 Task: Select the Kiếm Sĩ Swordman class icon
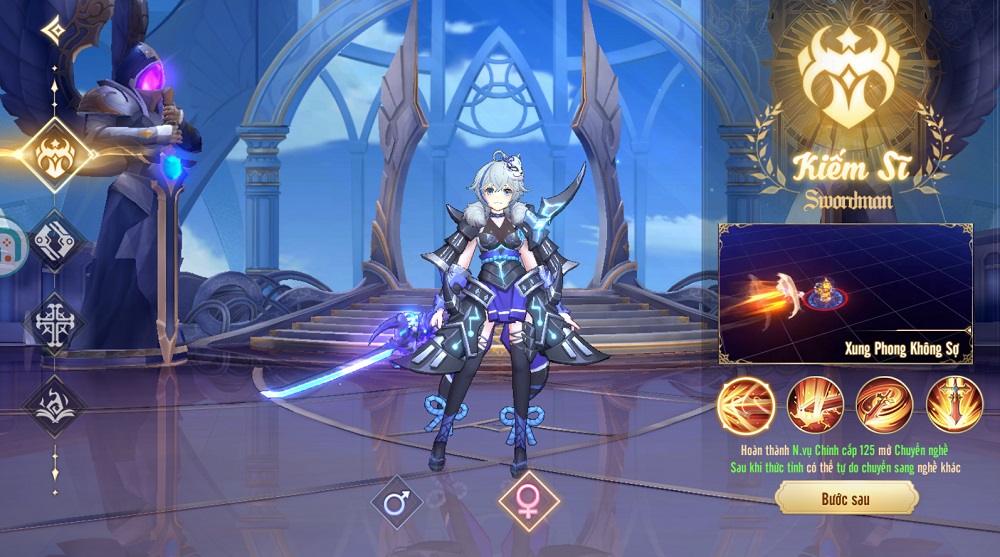(x=55, y=155)
